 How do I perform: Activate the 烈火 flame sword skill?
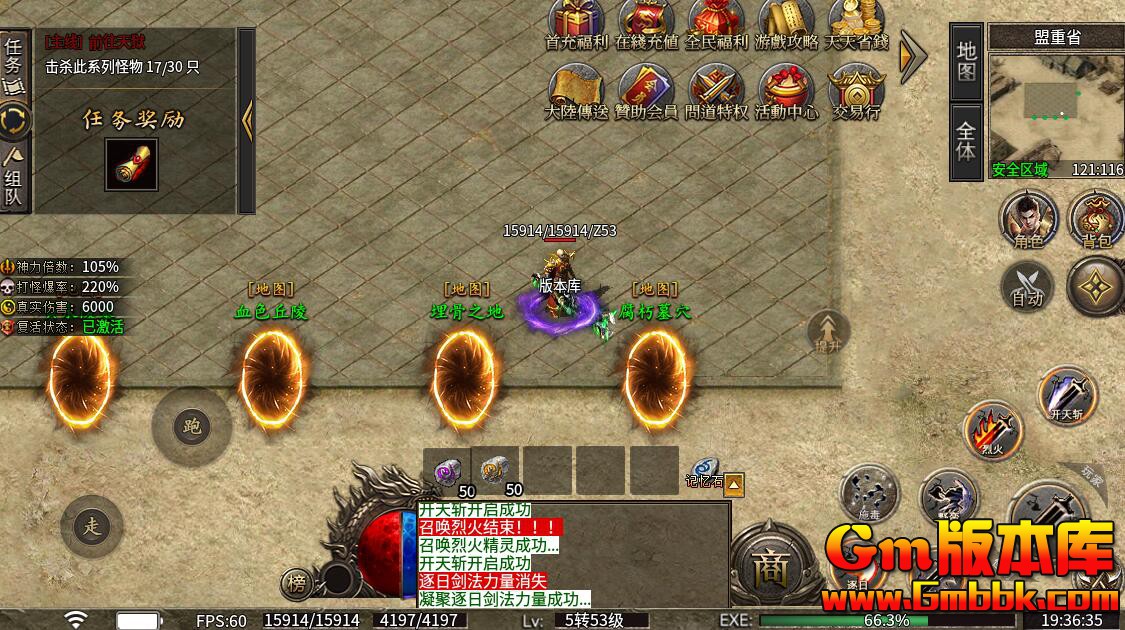[993, 430]
